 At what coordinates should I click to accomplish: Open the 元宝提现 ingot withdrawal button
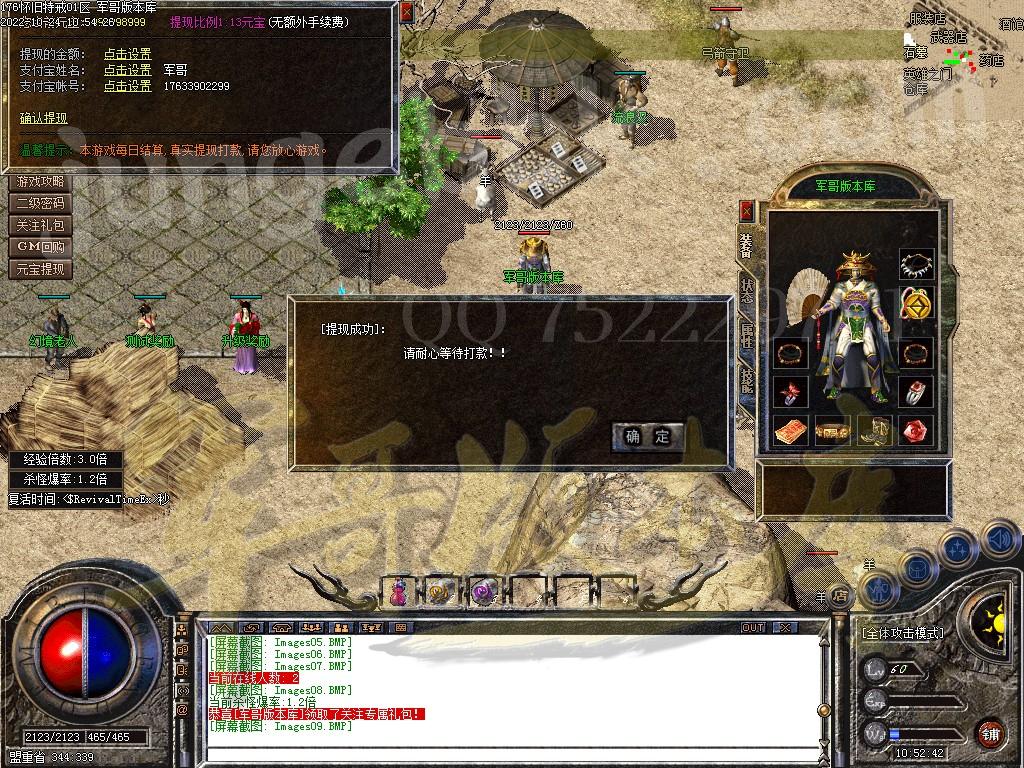pos(41,269)
